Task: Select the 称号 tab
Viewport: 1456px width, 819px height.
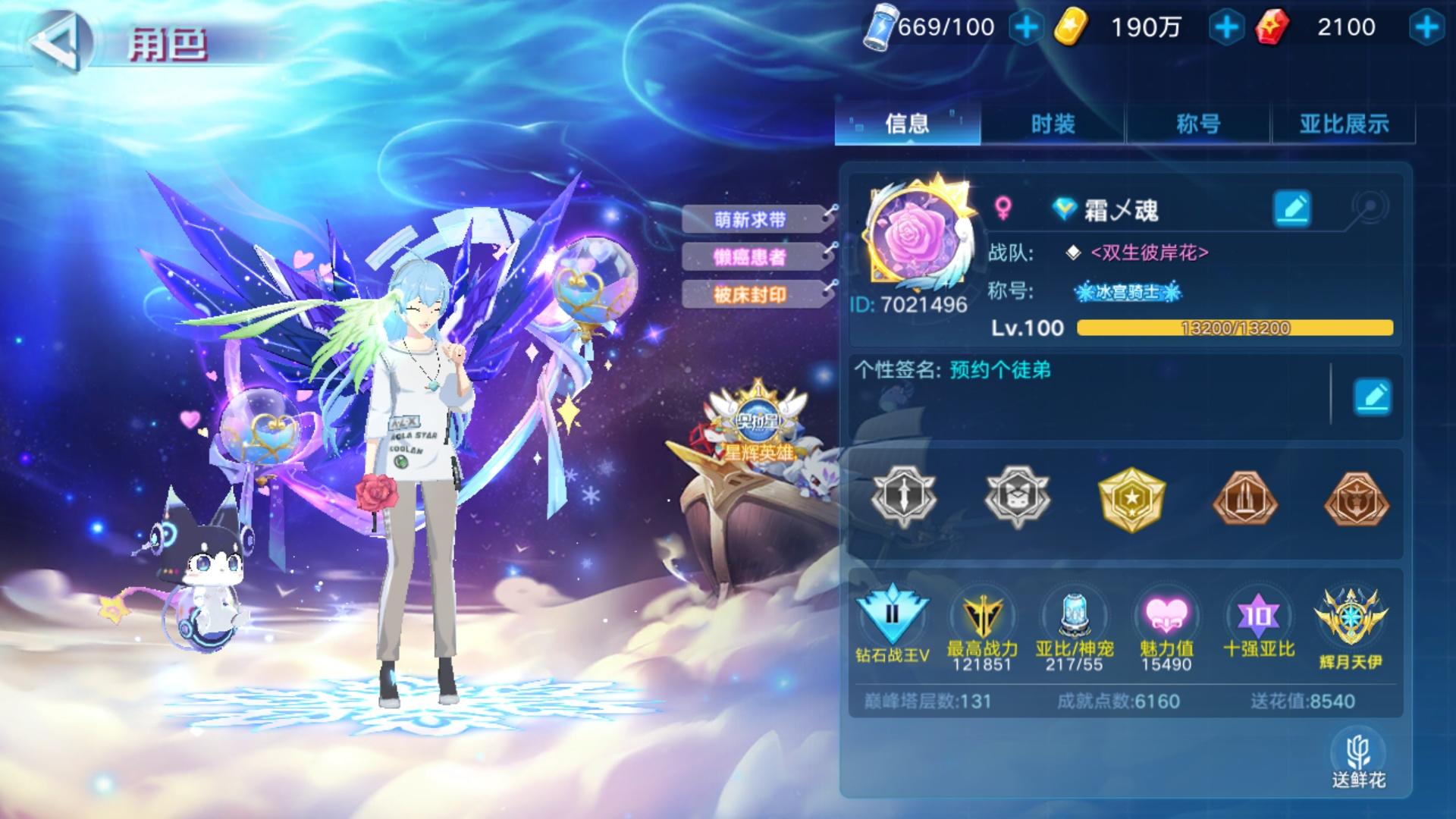Action: tap(1198, 124)
